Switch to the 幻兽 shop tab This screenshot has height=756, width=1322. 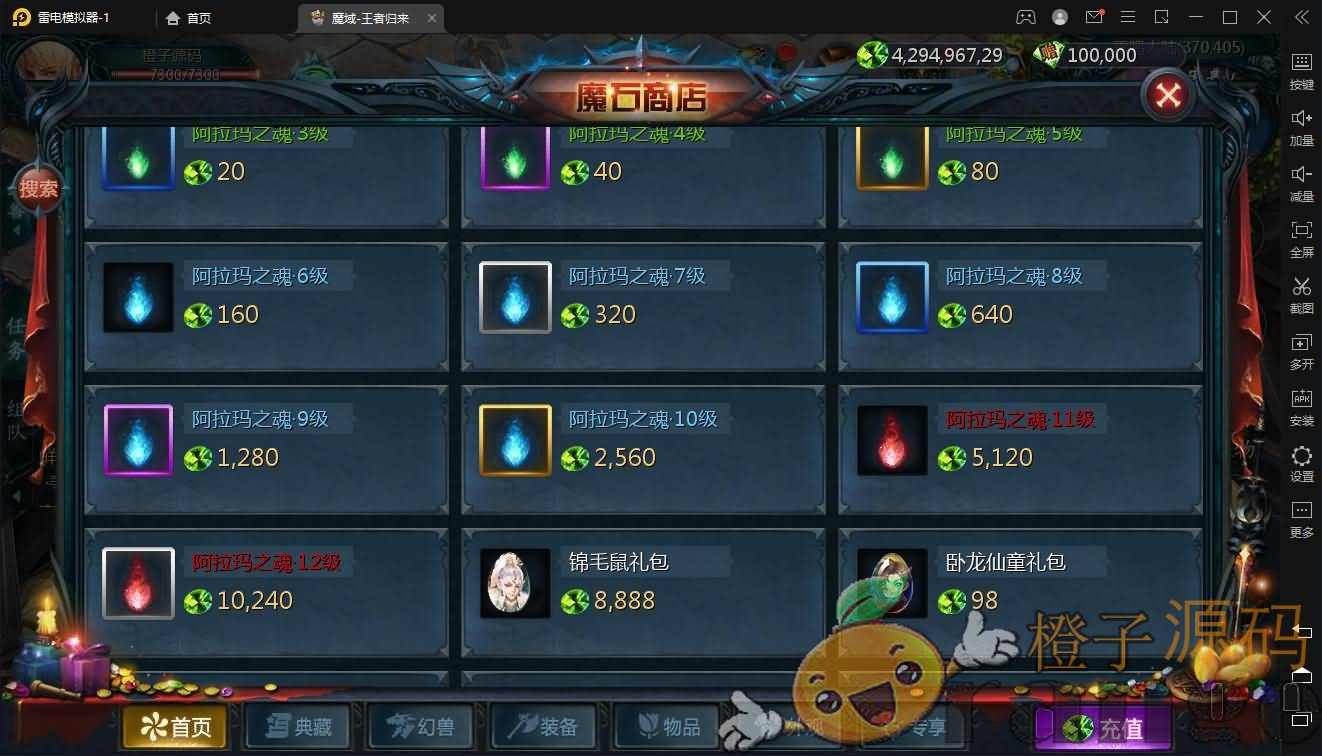pos(420,727)
